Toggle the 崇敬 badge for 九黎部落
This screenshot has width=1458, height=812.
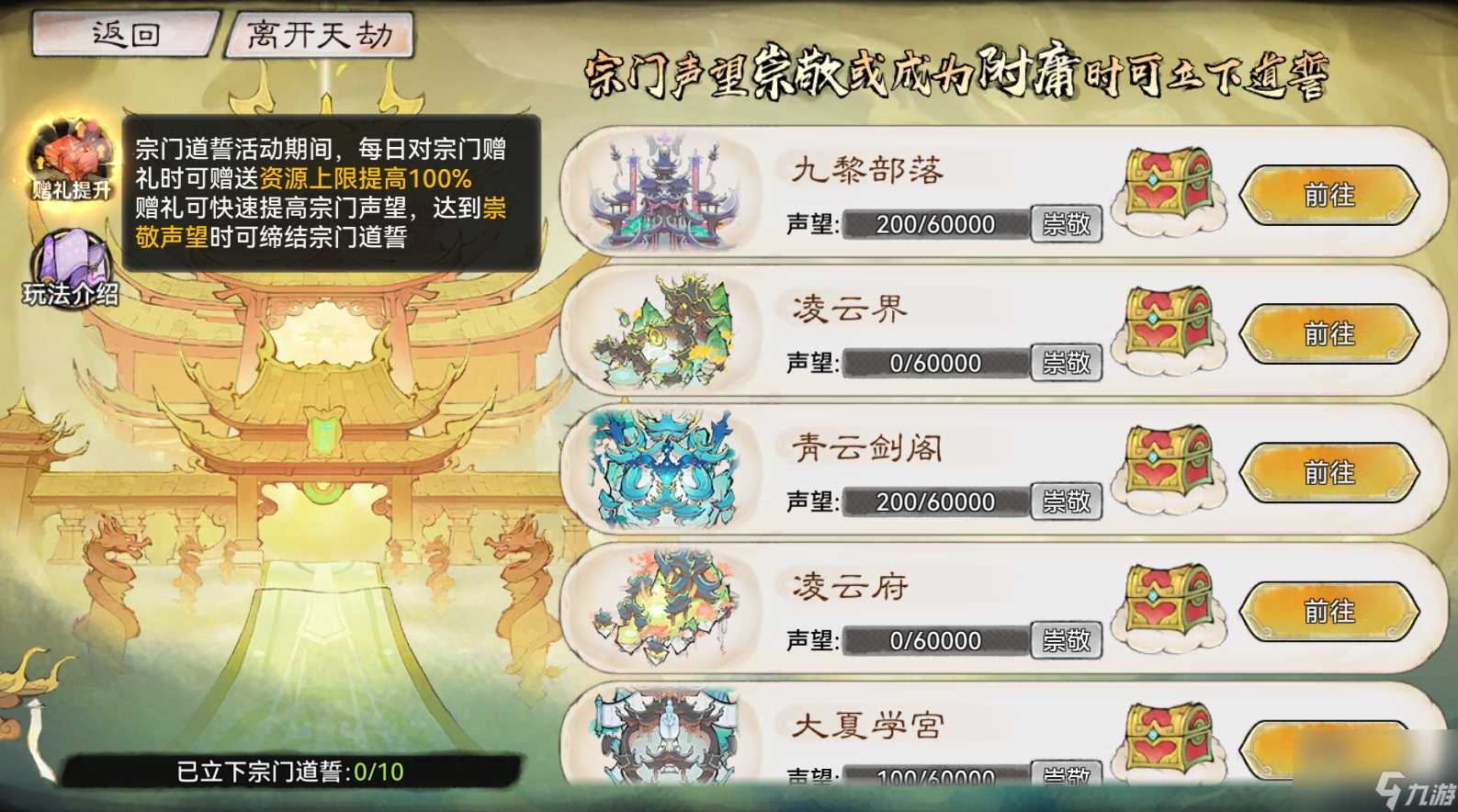click(1067, 223)
